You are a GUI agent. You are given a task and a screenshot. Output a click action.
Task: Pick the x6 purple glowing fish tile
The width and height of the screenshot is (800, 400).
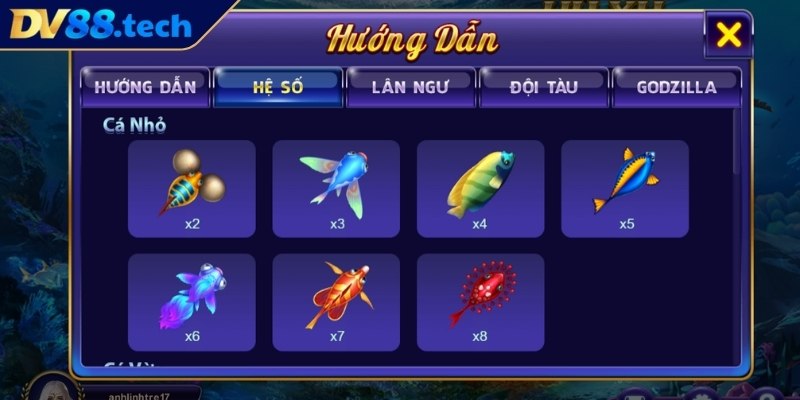coord(192,301)
